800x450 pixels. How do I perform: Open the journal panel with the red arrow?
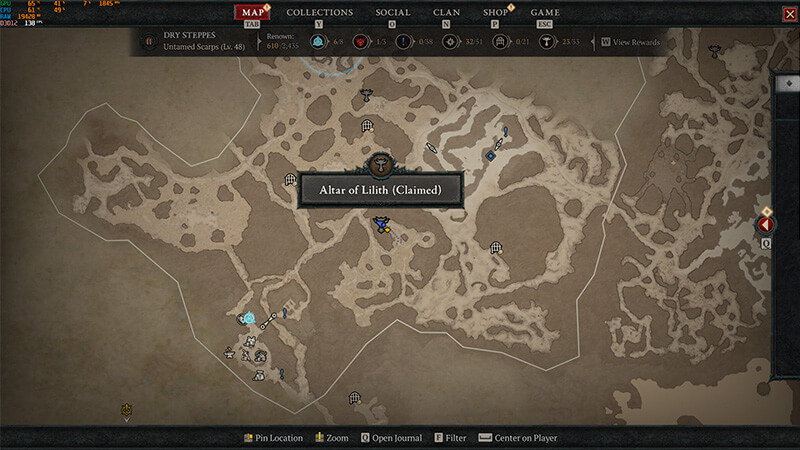click(767, 225)
